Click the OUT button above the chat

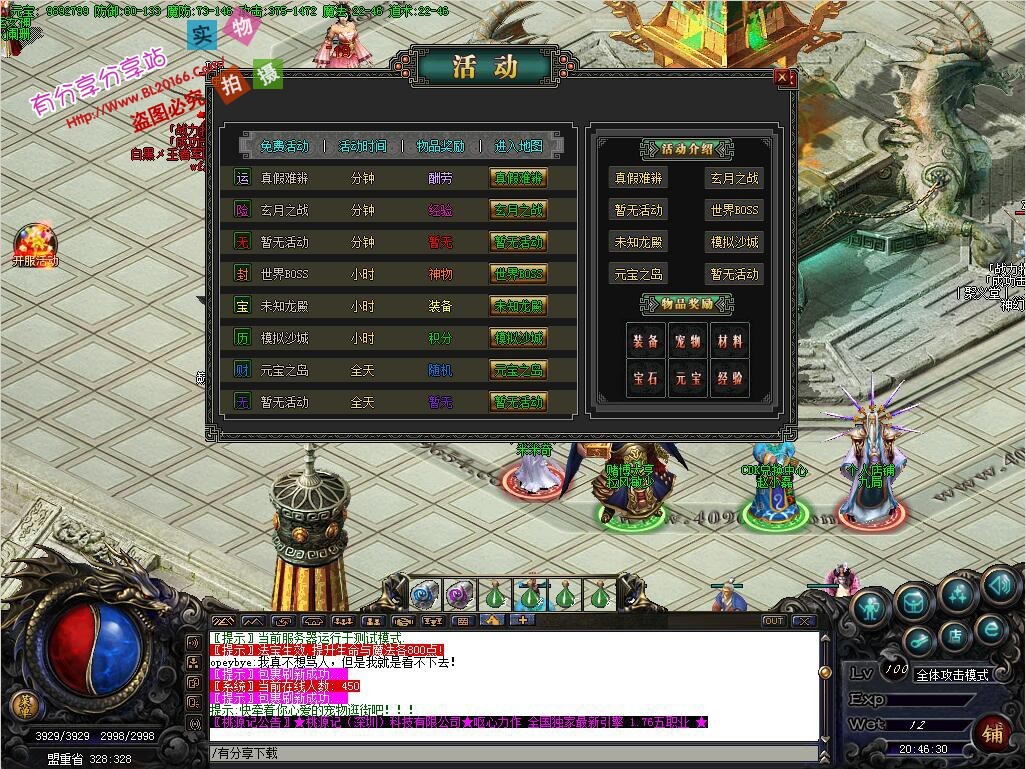[773, 621]
